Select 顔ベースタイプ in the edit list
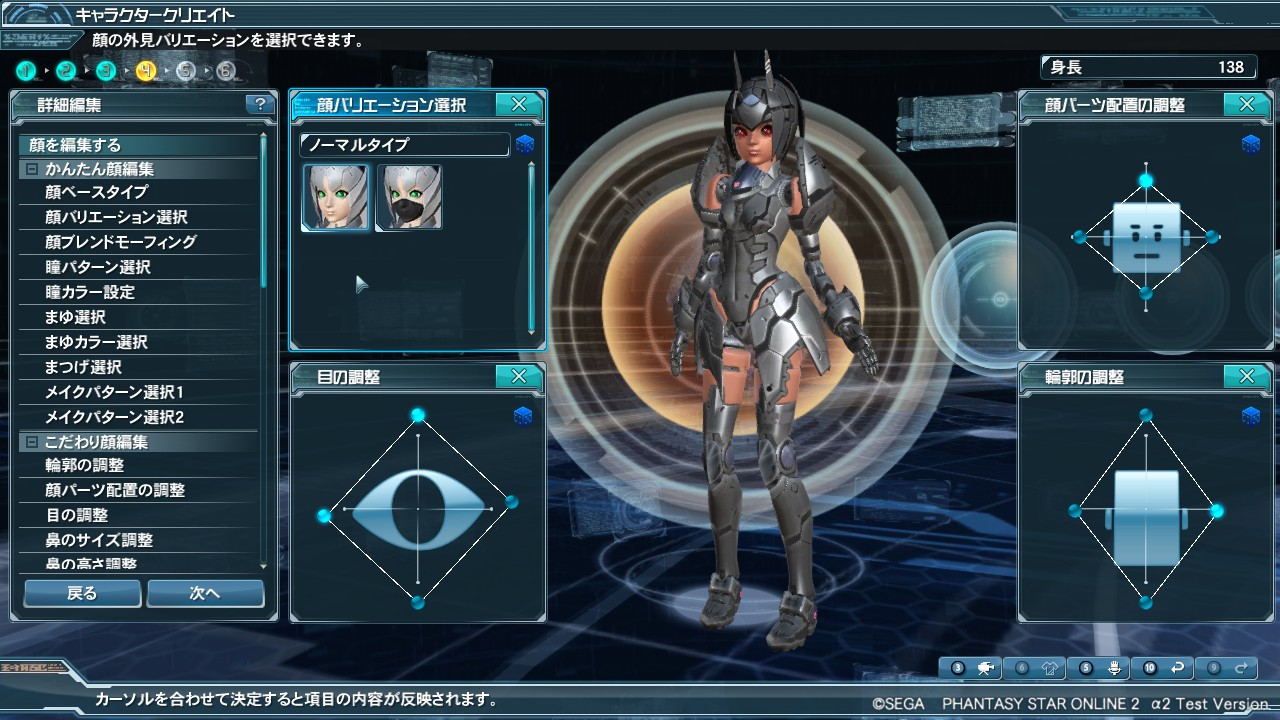The width and height of the screenshot is (1280, 720). 96,192
